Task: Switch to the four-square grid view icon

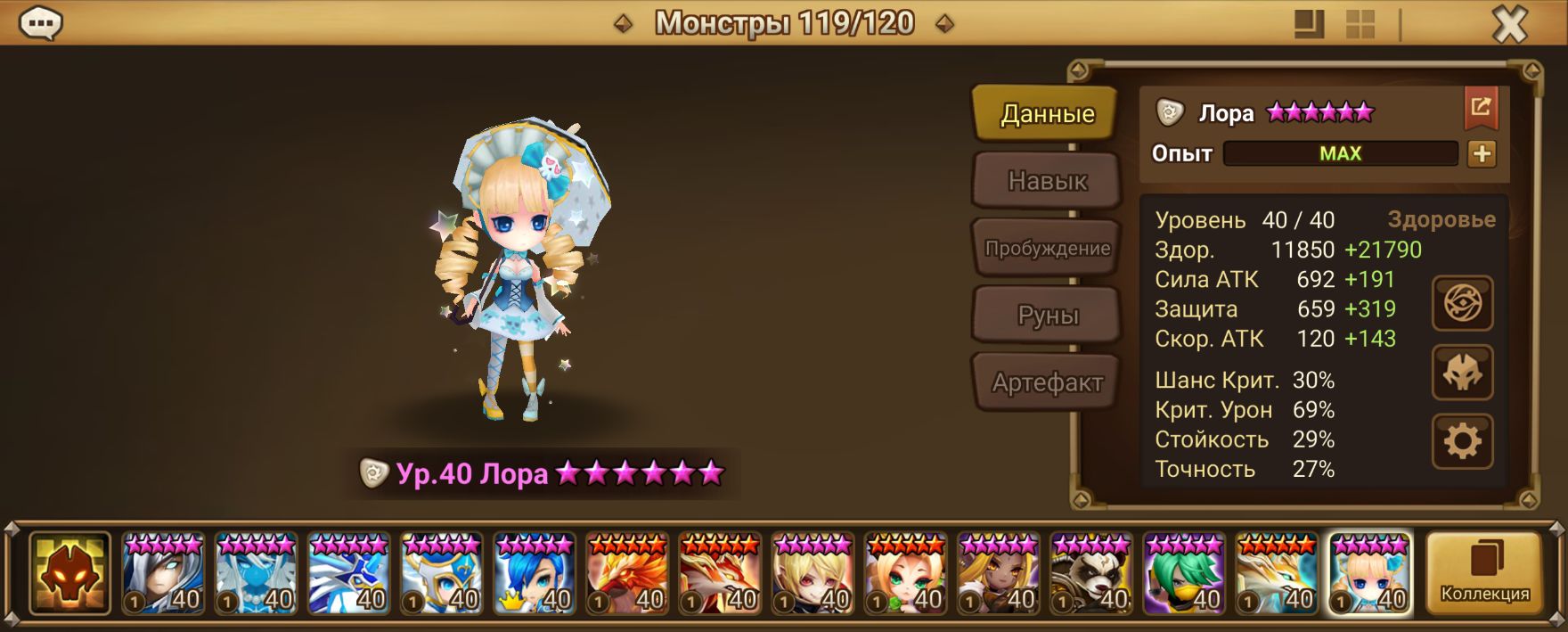Action: click(1360, 24)
